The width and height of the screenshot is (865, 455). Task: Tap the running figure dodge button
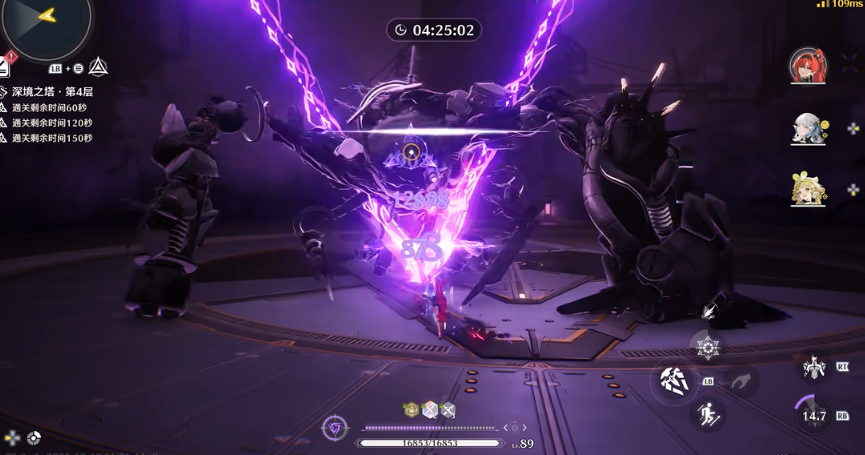point(709,413)
